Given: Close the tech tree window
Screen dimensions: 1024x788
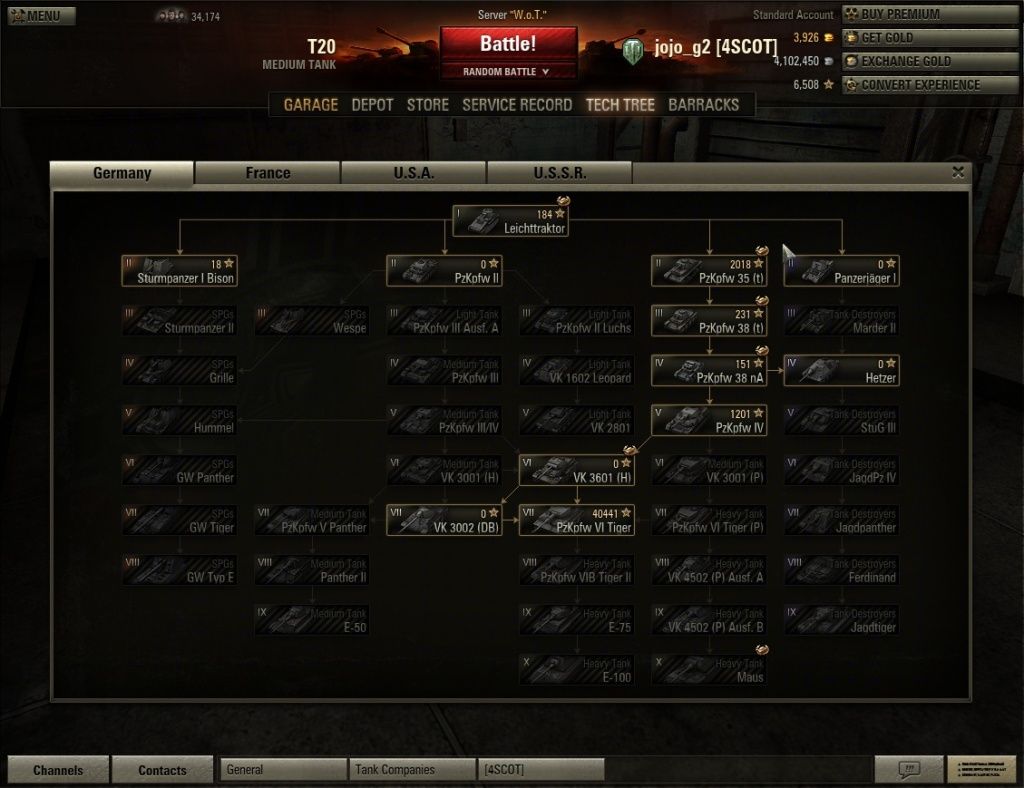Looking at the screenshot, I should point(958,172).
